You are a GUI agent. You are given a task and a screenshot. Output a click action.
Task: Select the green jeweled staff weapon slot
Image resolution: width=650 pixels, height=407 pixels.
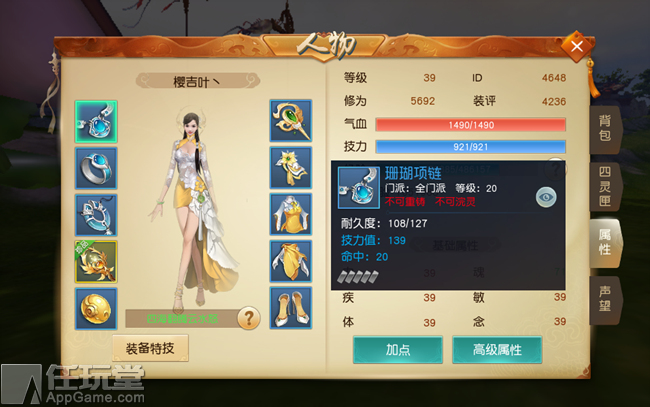point(290,122)
